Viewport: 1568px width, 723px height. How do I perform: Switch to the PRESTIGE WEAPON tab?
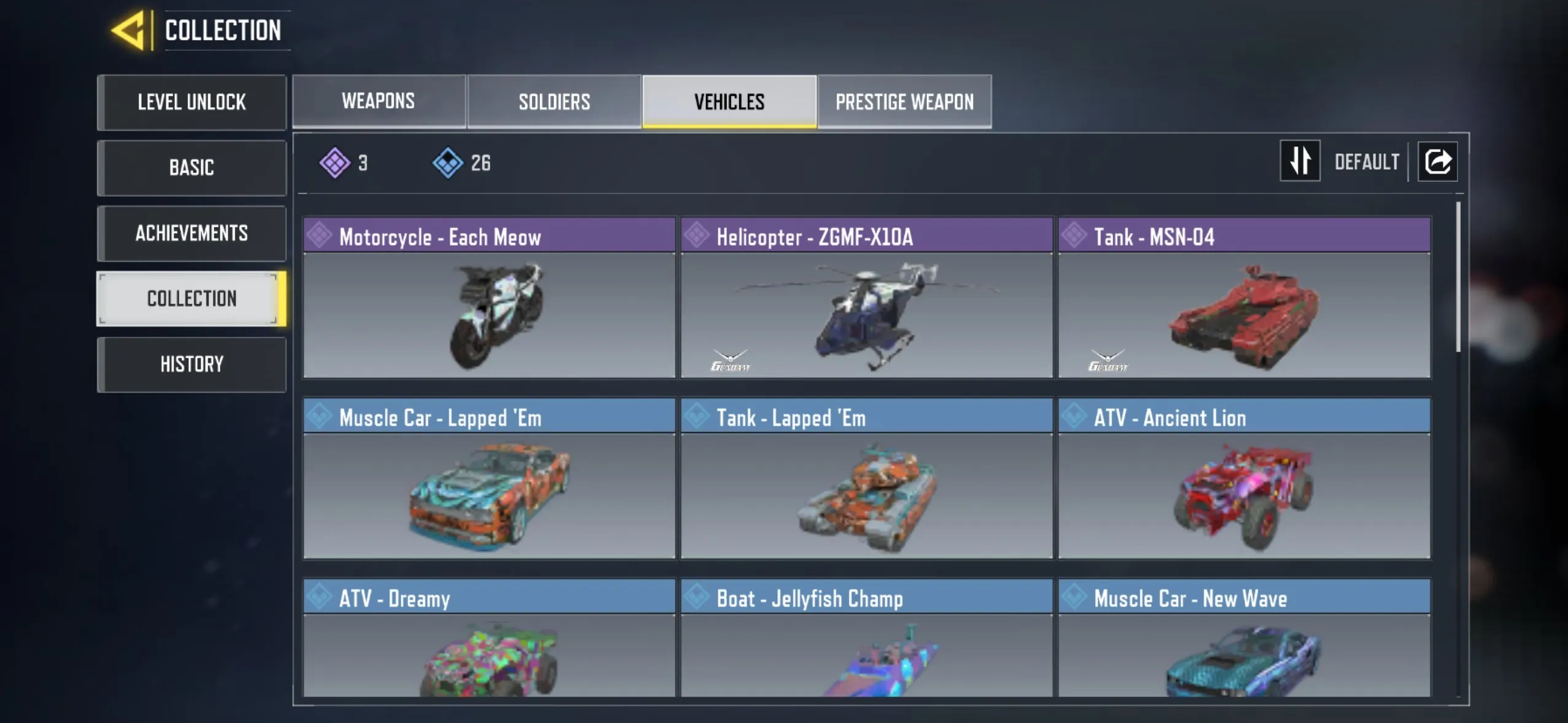point(904,101)
